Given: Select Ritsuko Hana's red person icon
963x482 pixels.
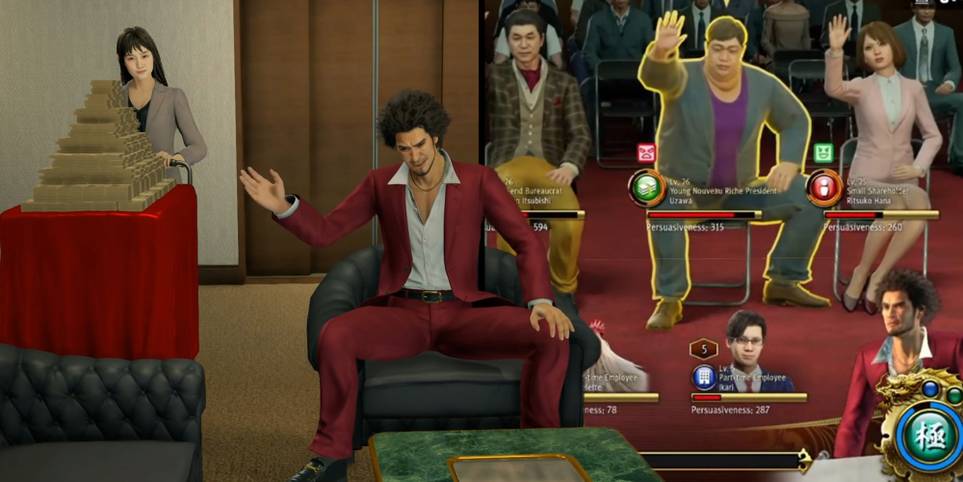Looking at the screenshot, I should (x=824, y=187).
